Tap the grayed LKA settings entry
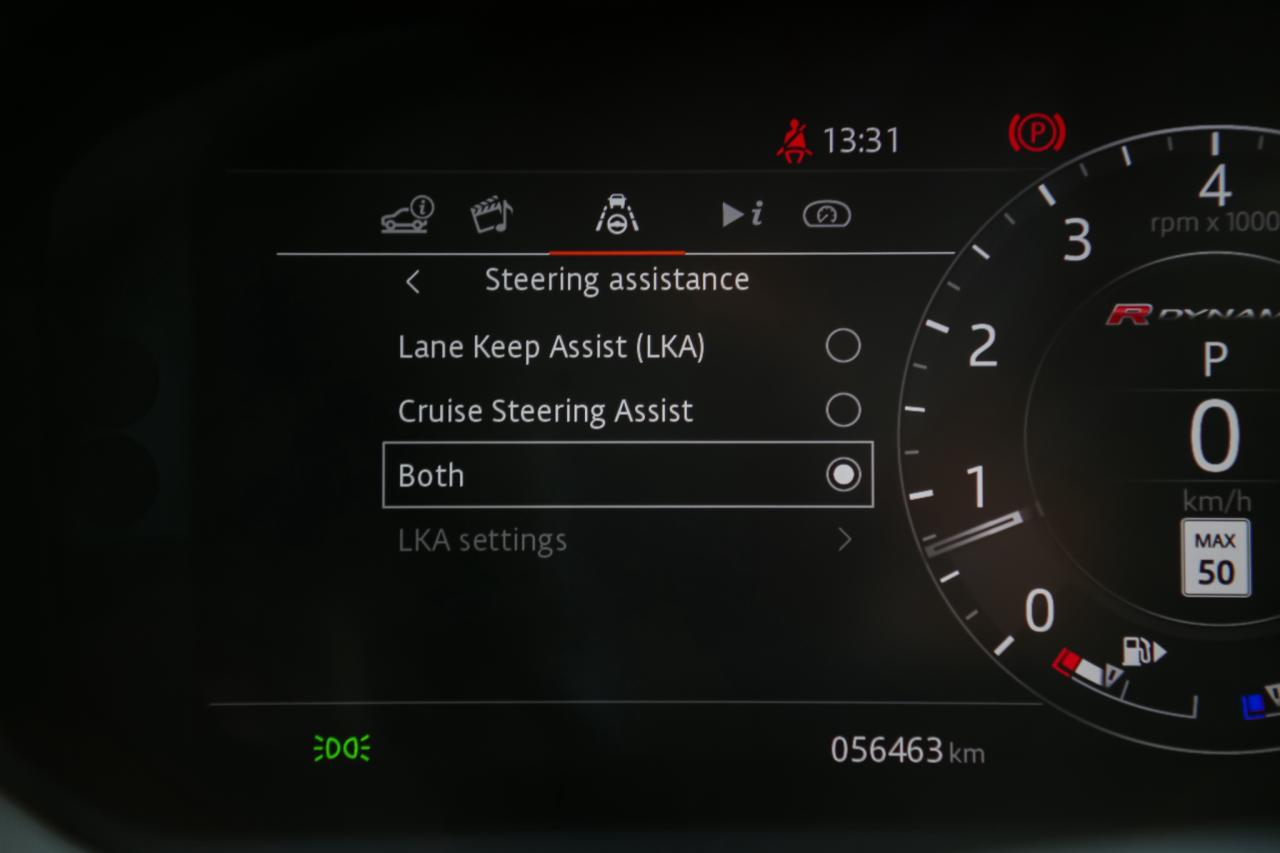The image size is (1280, 853). [x=482, y=539]
